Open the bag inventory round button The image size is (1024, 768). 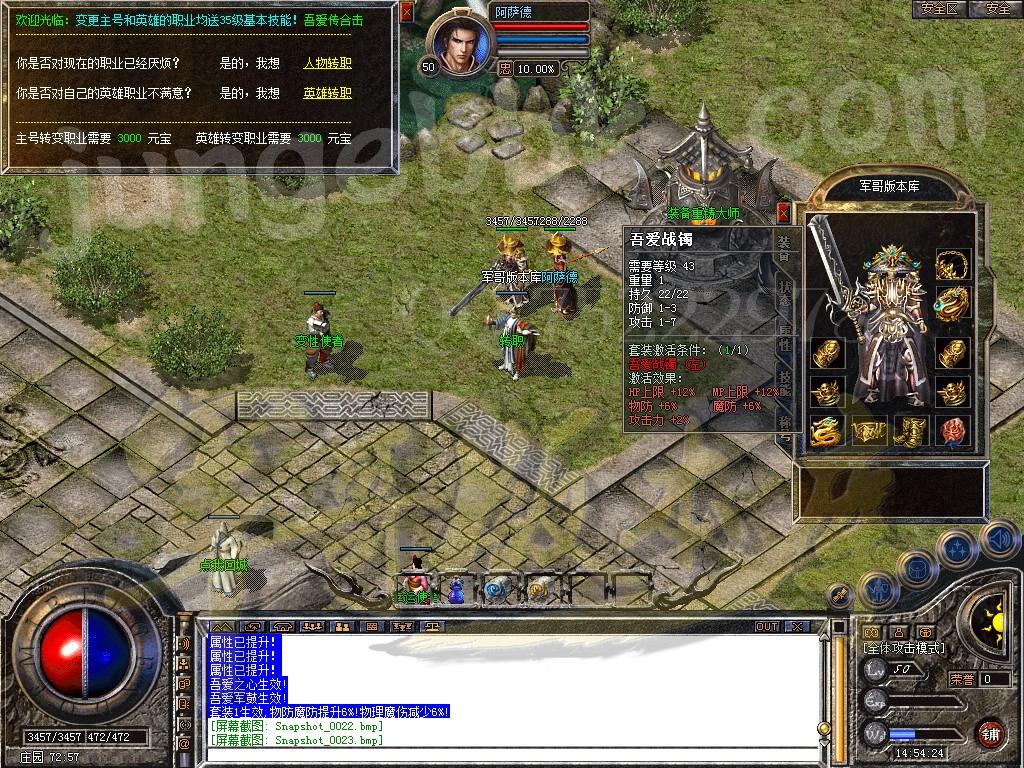coord(915,567)
